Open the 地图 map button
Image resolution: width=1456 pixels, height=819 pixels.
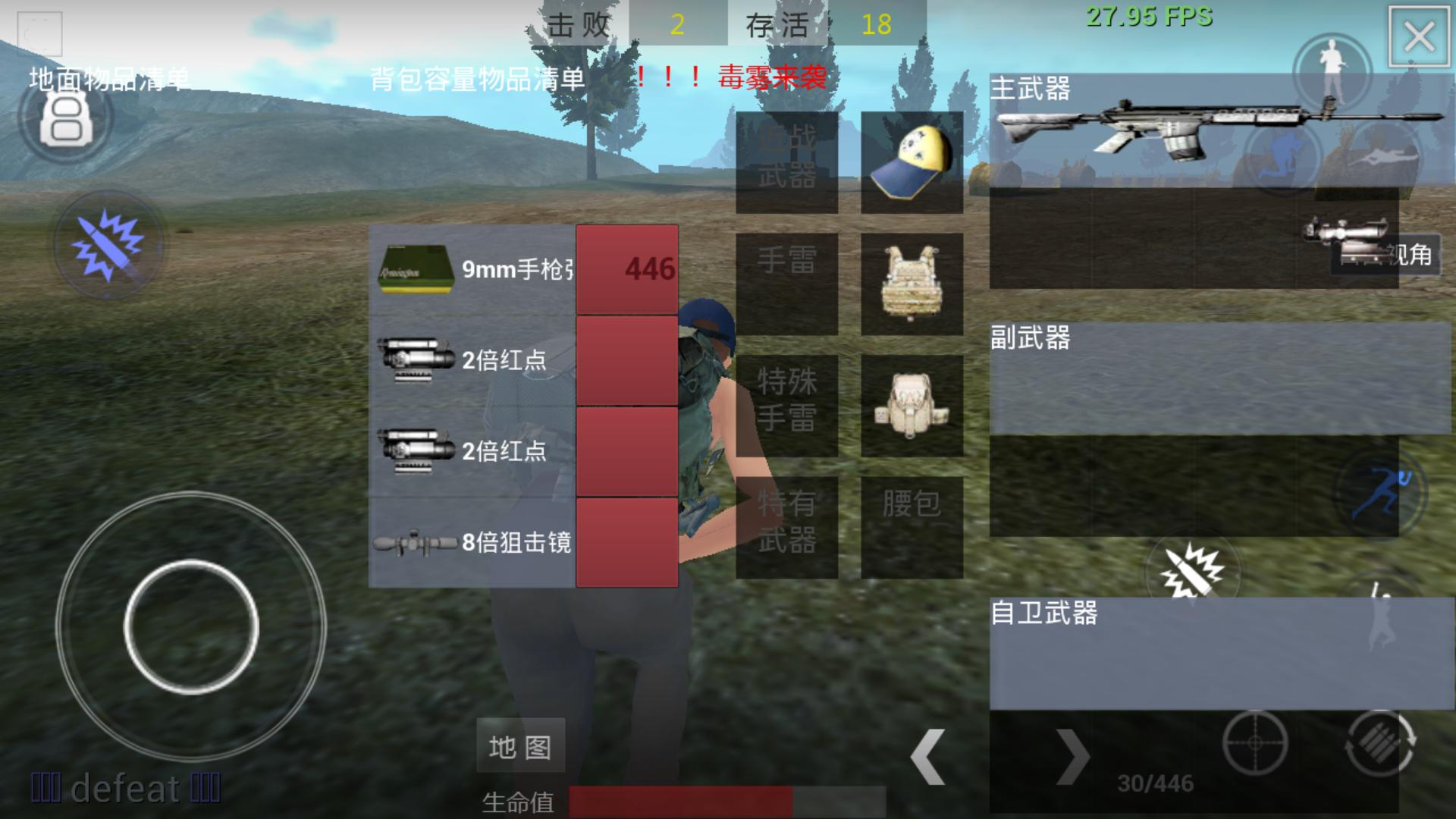[x=520, y=745]
